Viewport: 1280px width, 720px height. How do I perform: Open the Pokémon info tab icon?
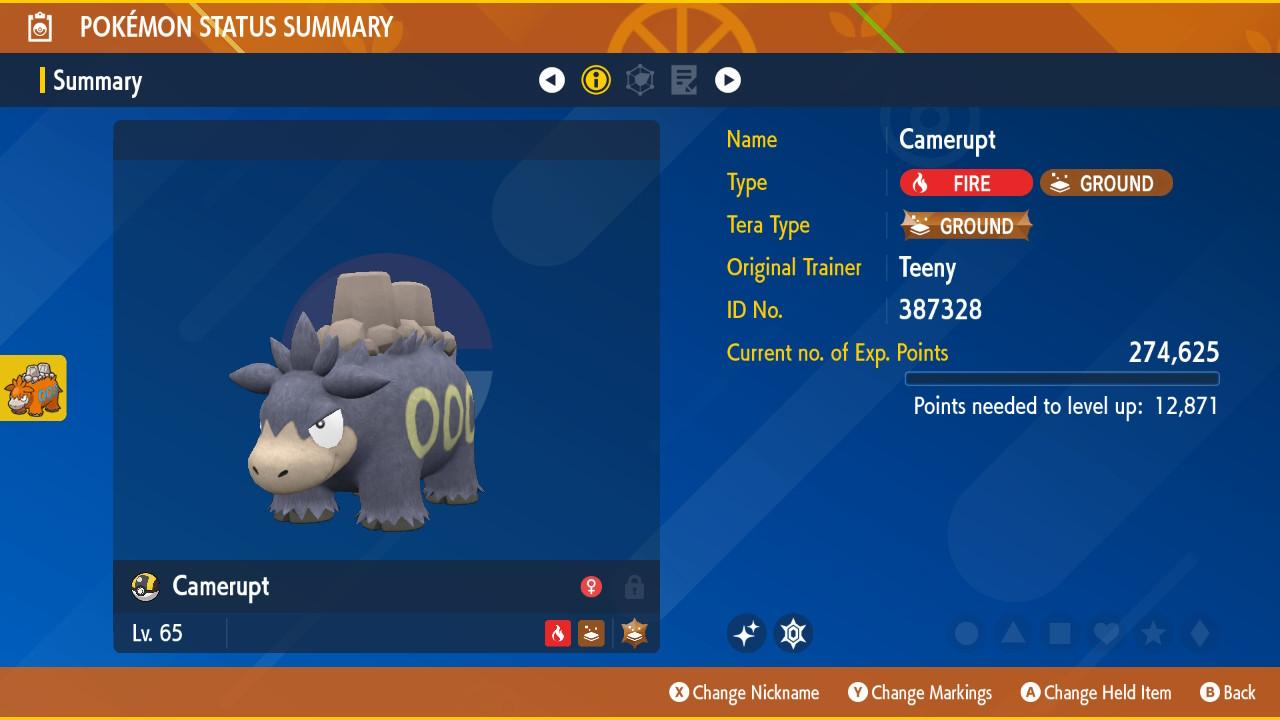[x=596, y=80]
